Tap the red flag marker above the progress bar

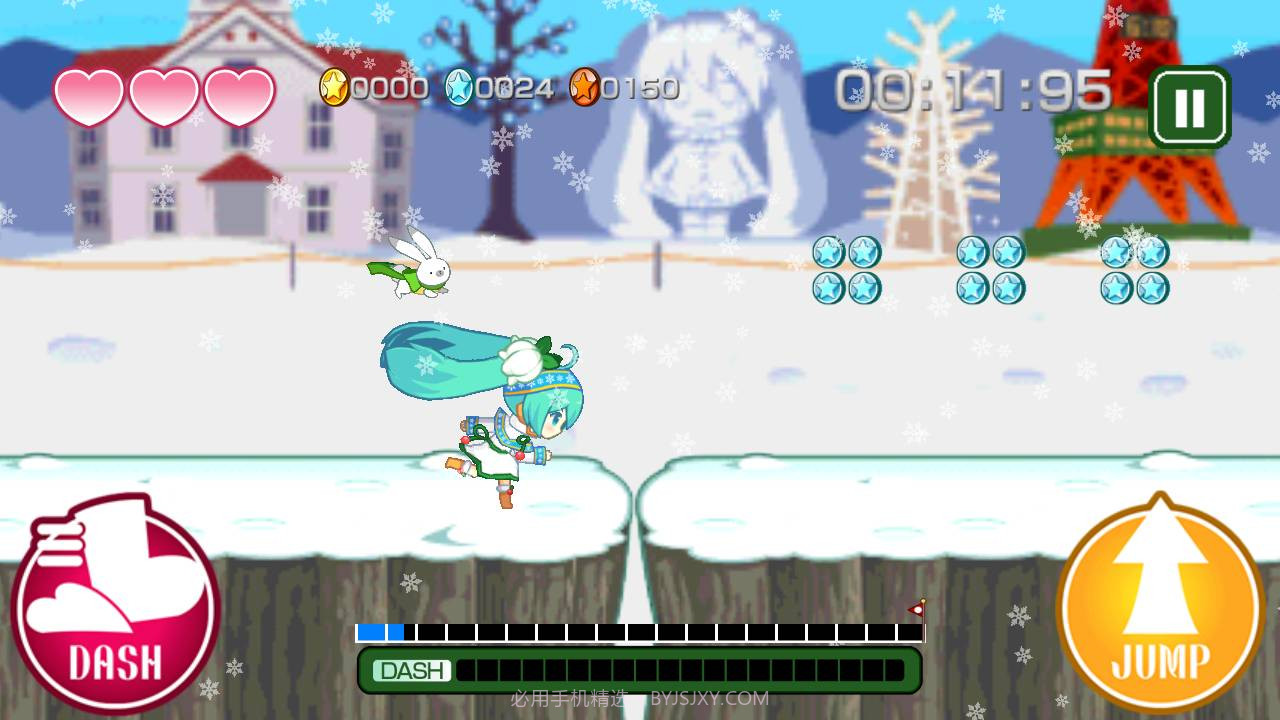tap(918, 608)
